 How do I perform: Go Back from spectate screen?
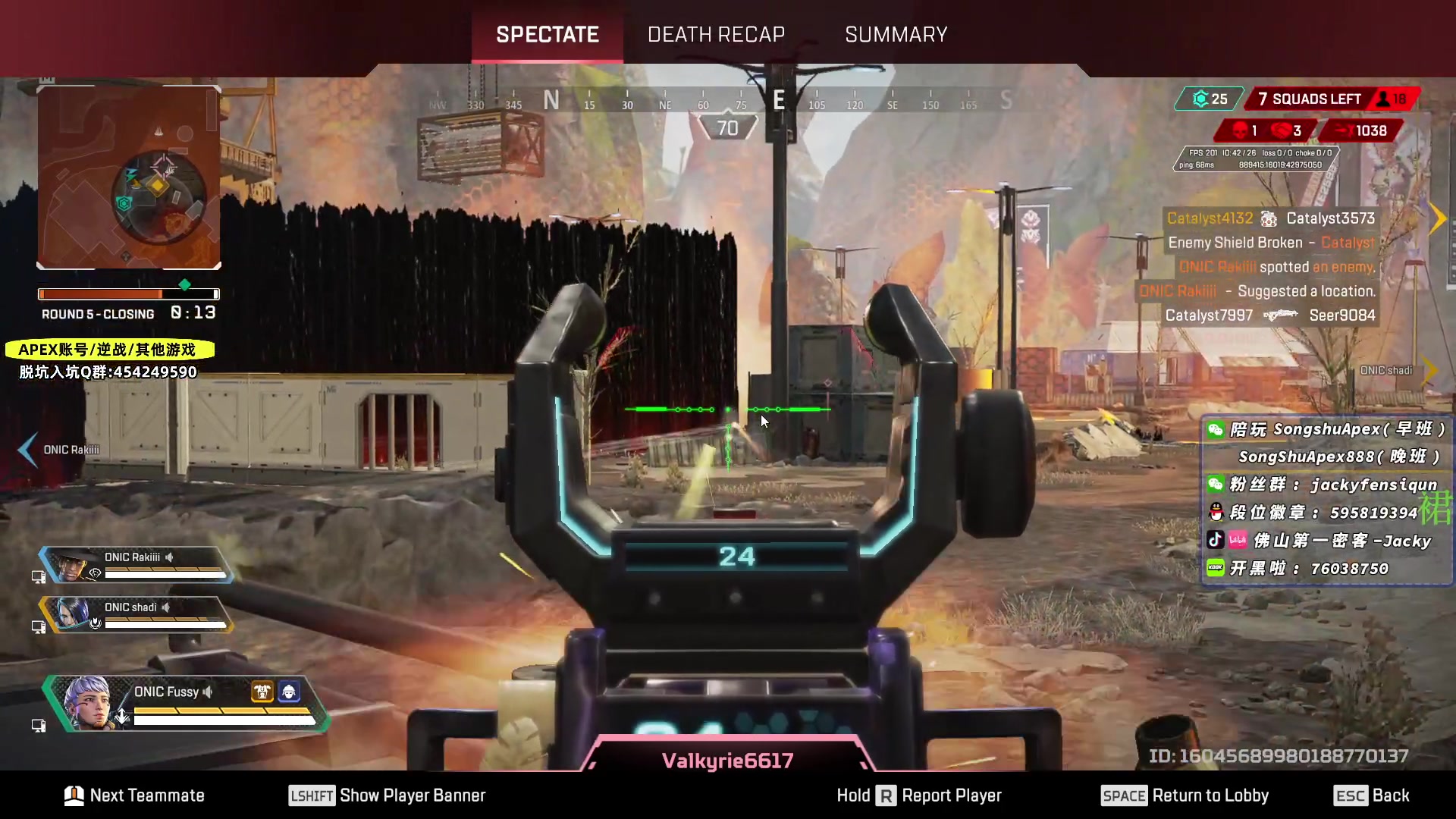(1371, 795)
